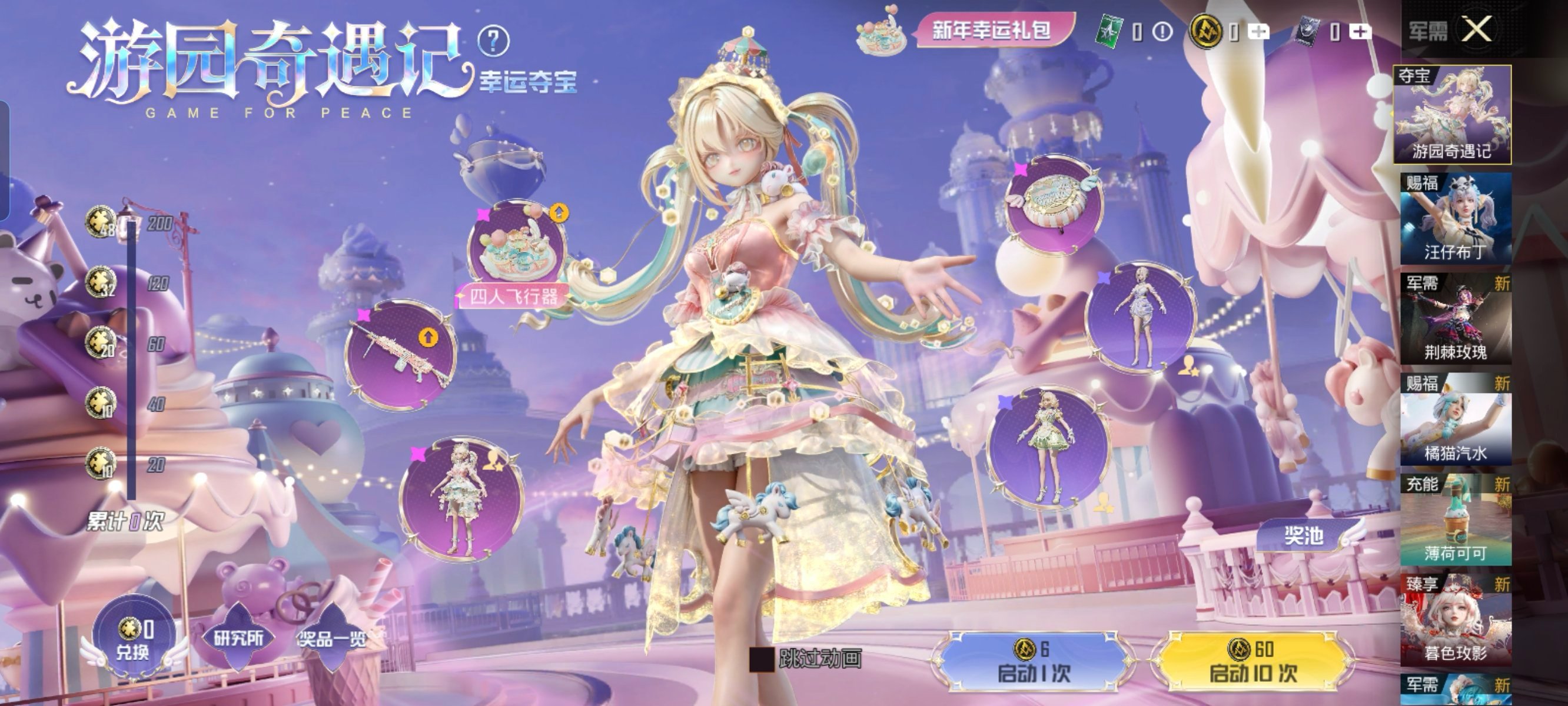Image resolution: width=1568 pixels, height=706 pixels.
Task: Open the 研究所 research lab
Action: [x=238, y=638]
